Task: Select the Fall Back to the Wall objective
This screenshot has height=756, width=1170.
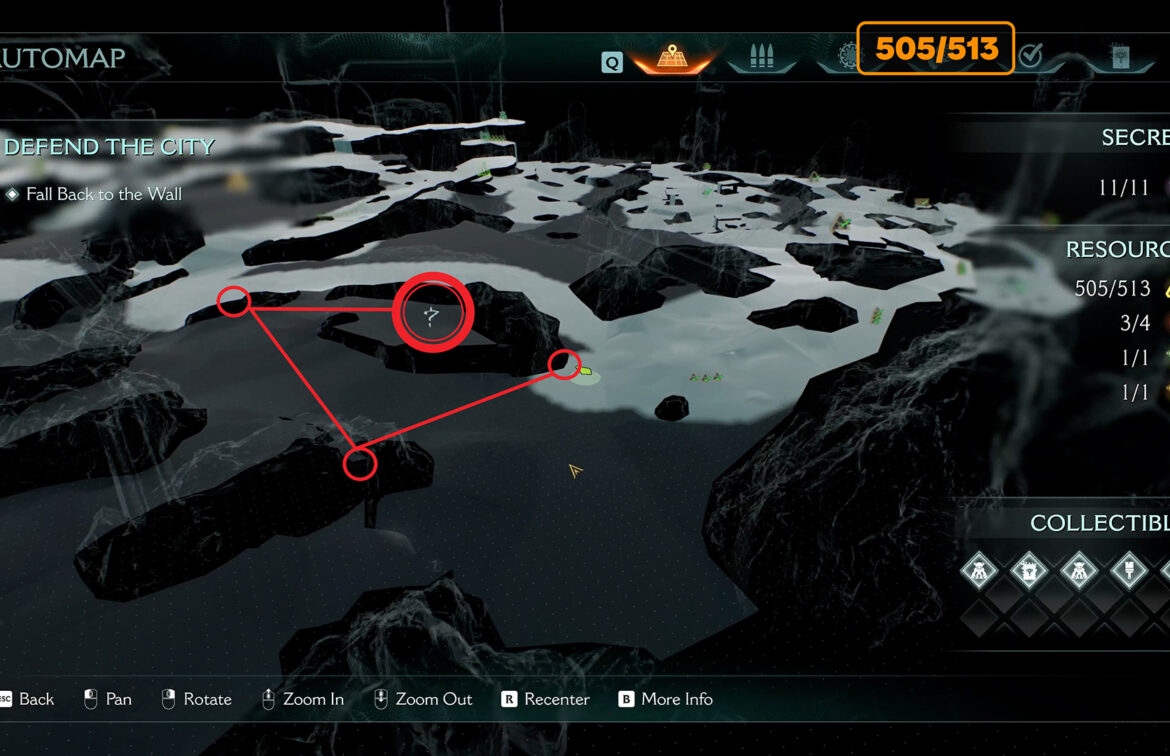Action: click(104, 194)
